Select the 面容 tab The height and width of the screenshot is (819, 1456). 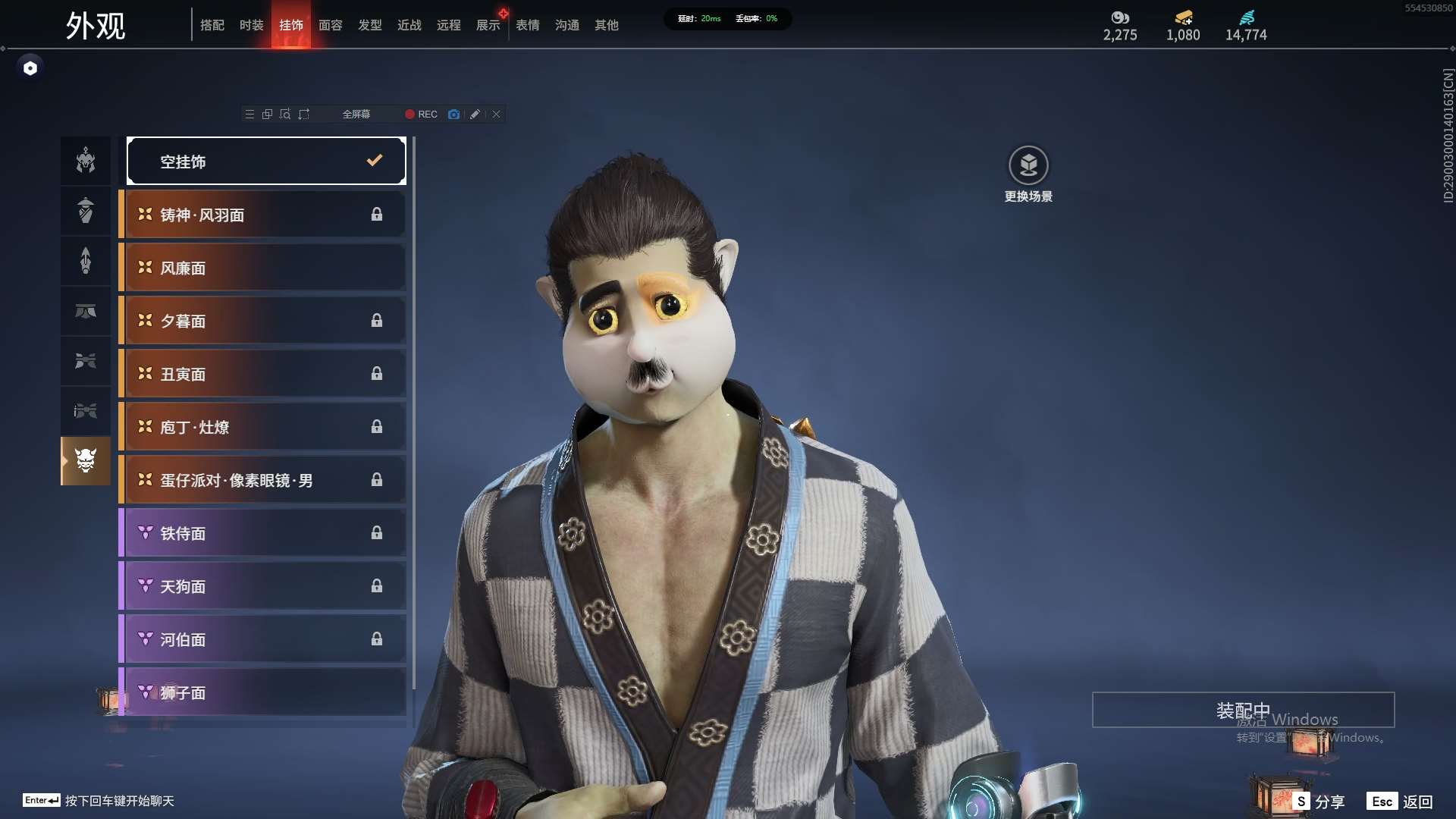click(x=331, y=25)
